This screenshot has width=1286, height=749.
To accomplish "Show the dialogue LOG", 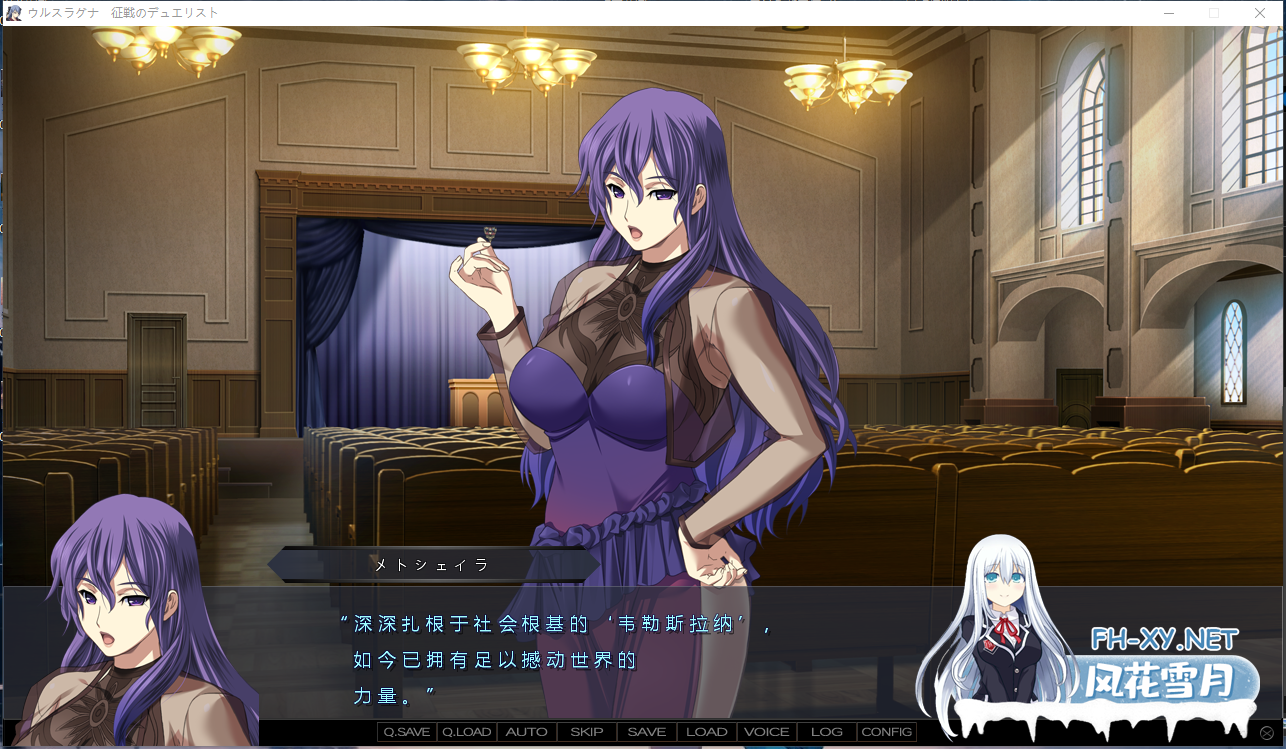I will coord(827,732).
